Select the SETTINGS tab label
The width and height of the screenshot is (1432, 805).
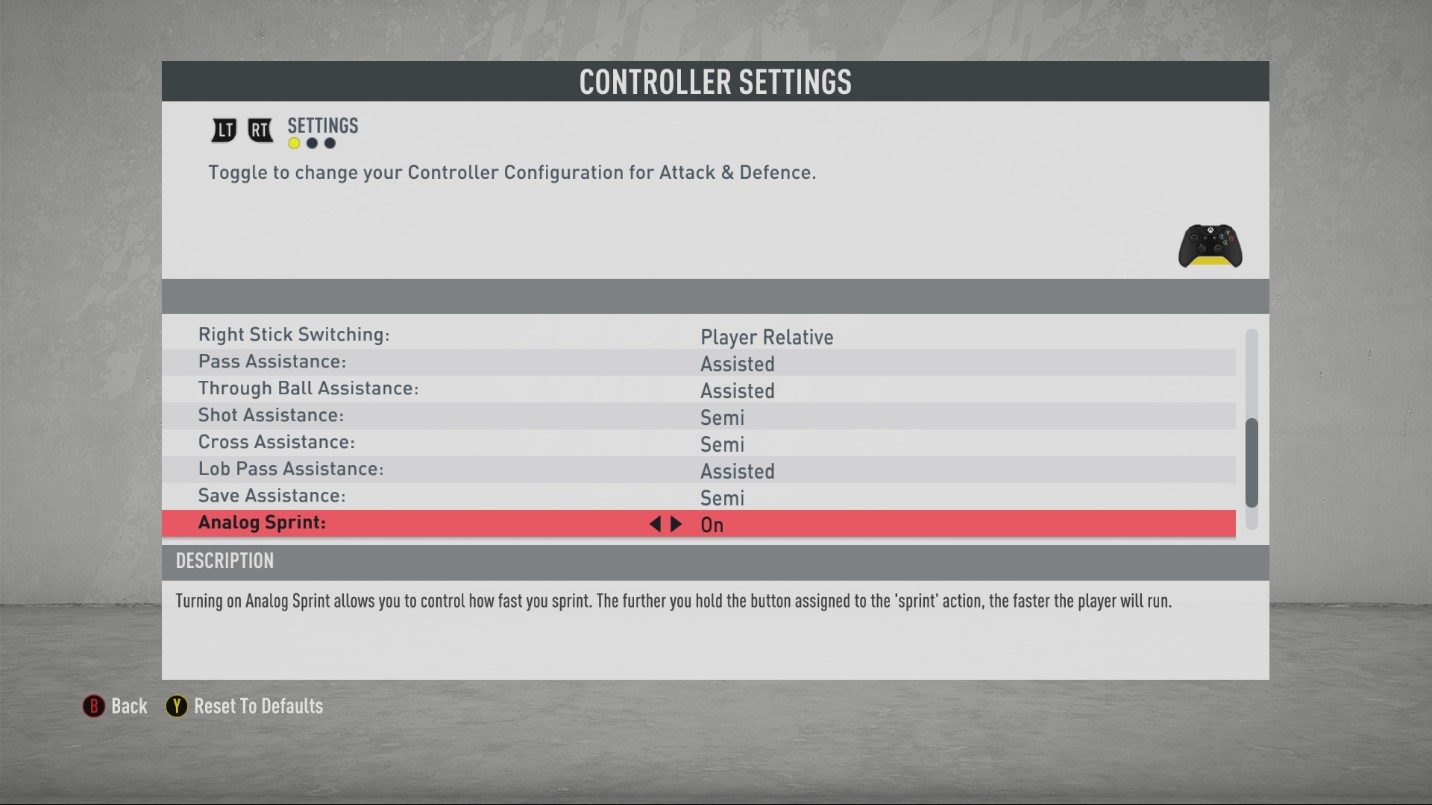coord(322,125)
